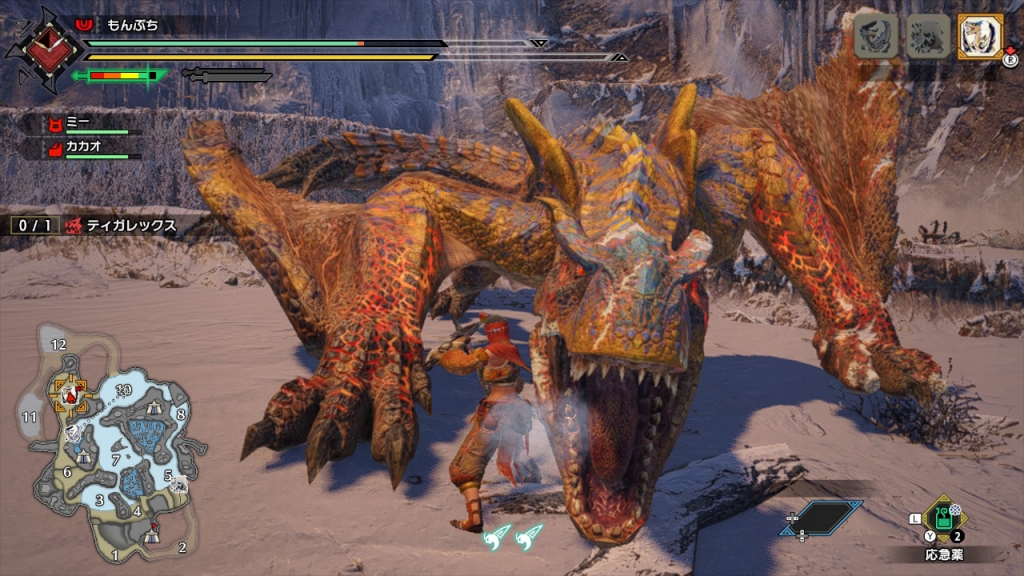Select the player position marker on minimap
This screenshot has width=1024, height=576.
[x=70, y=396]
